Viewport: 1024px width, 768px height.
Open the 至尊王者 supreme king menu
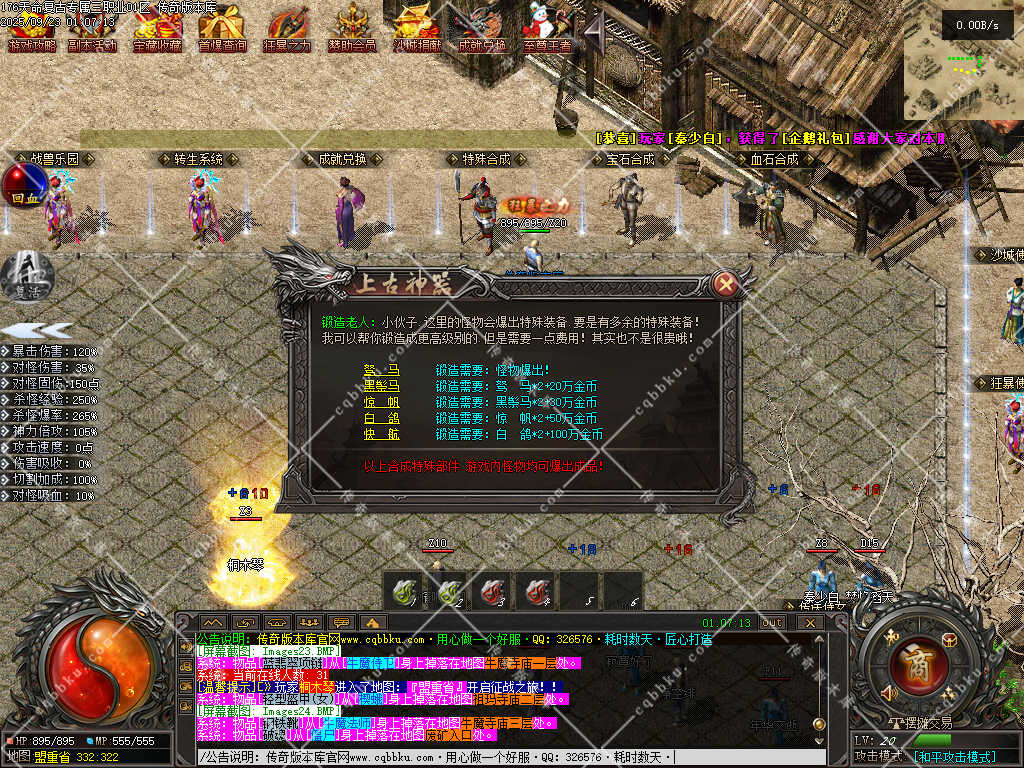click(x=547, y=28)
